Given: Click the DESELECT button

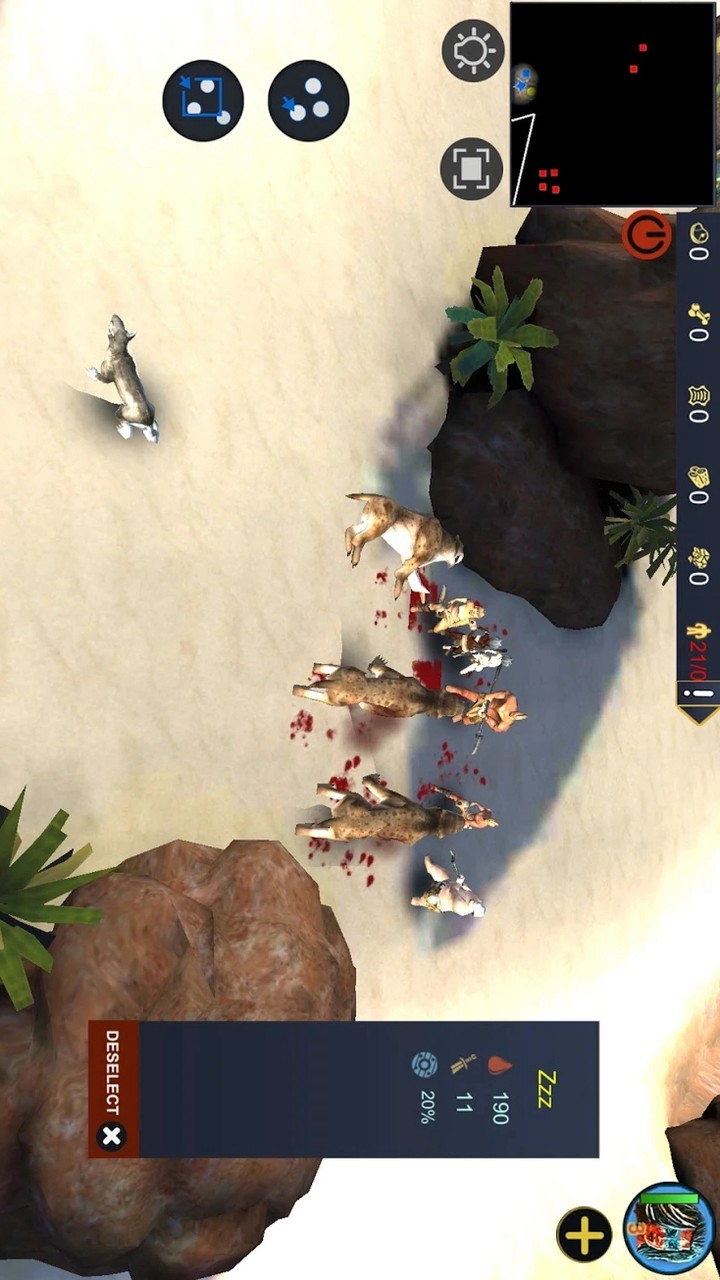Looking at the screenshot, I should click(x=112, y=1090).
